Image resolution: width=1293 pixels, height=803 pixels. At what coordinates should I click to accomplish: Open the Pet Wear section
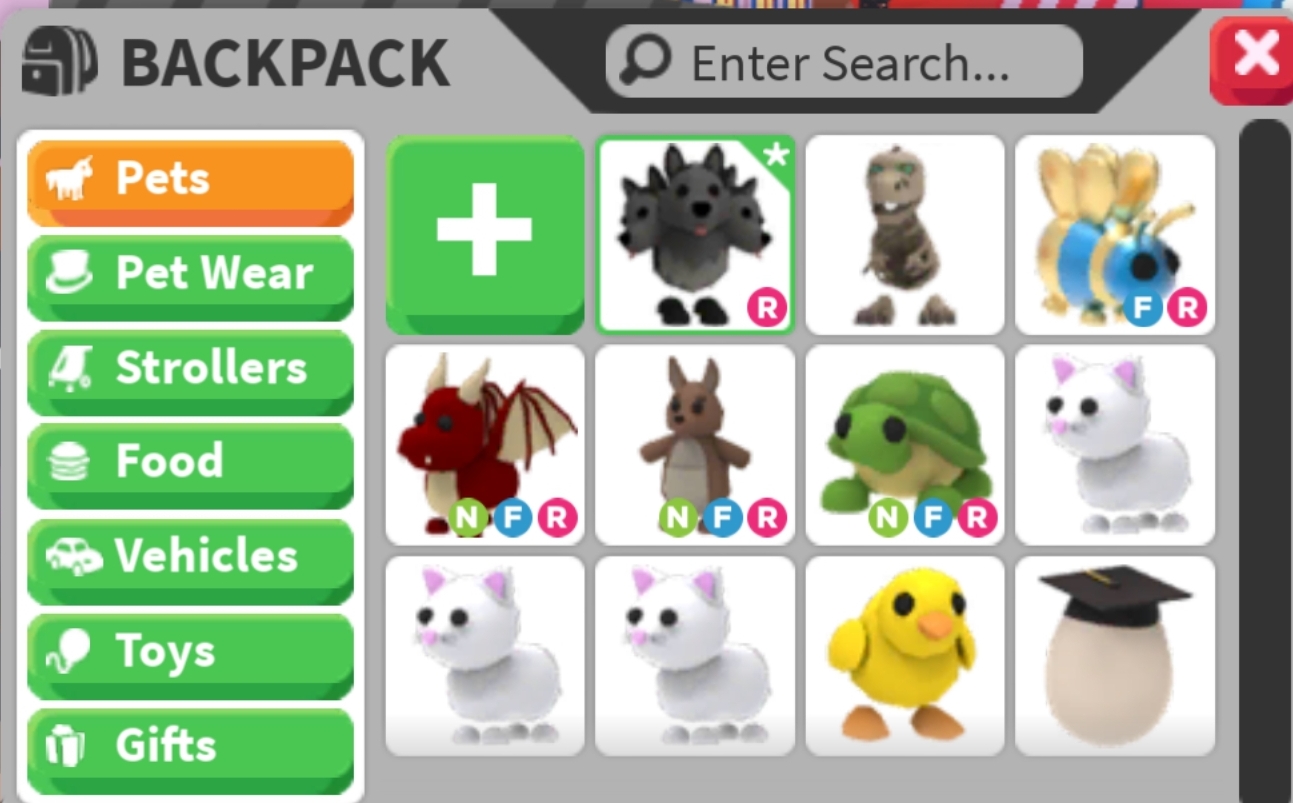pos(190,272)
